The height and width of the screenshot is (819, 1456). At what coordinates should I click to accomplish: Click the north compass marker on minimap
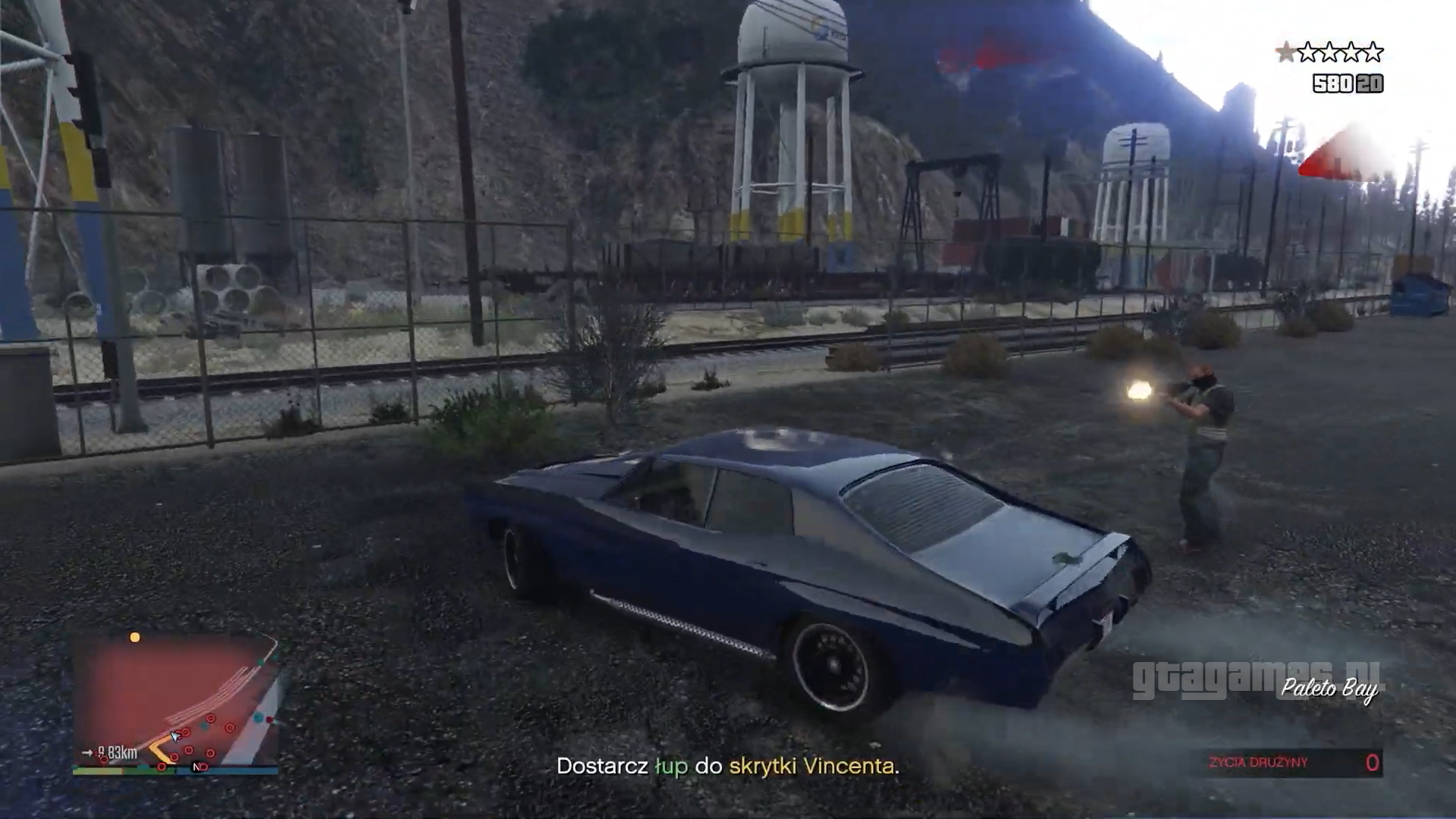coord(198,767)
